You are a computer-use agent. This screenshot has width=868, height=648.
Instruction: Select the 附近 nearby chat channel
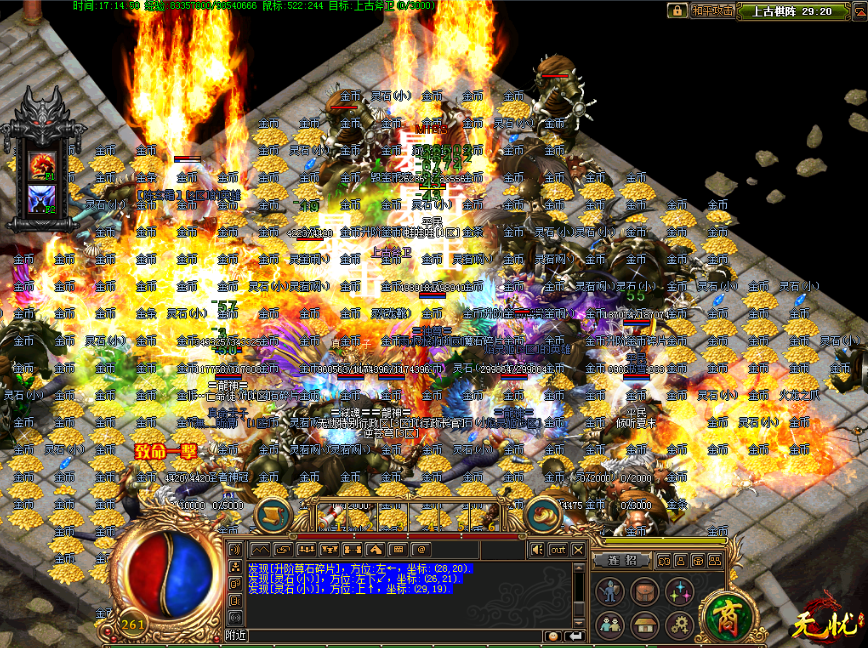click(x=236, y=635)
